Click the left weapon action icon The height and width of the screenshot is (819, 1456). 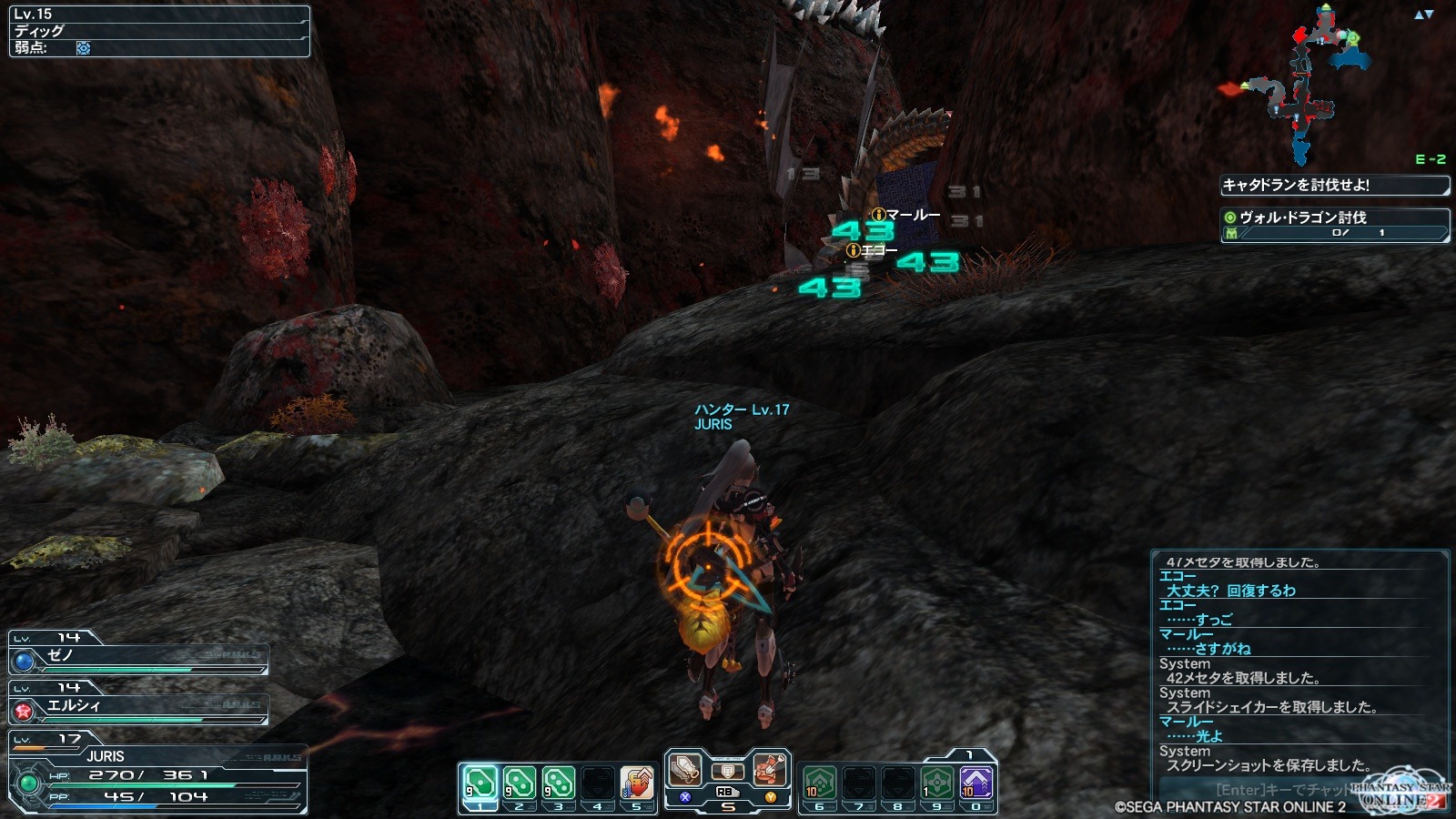tap(685, 770)
